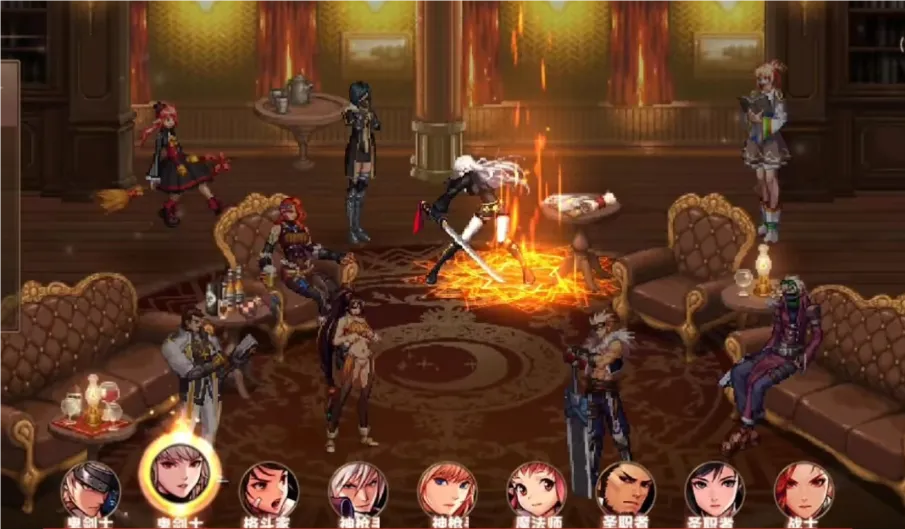The image size is (905, 529).
Task: Select the white-haired male Gunner portrait
Action: tap(358, 489)
